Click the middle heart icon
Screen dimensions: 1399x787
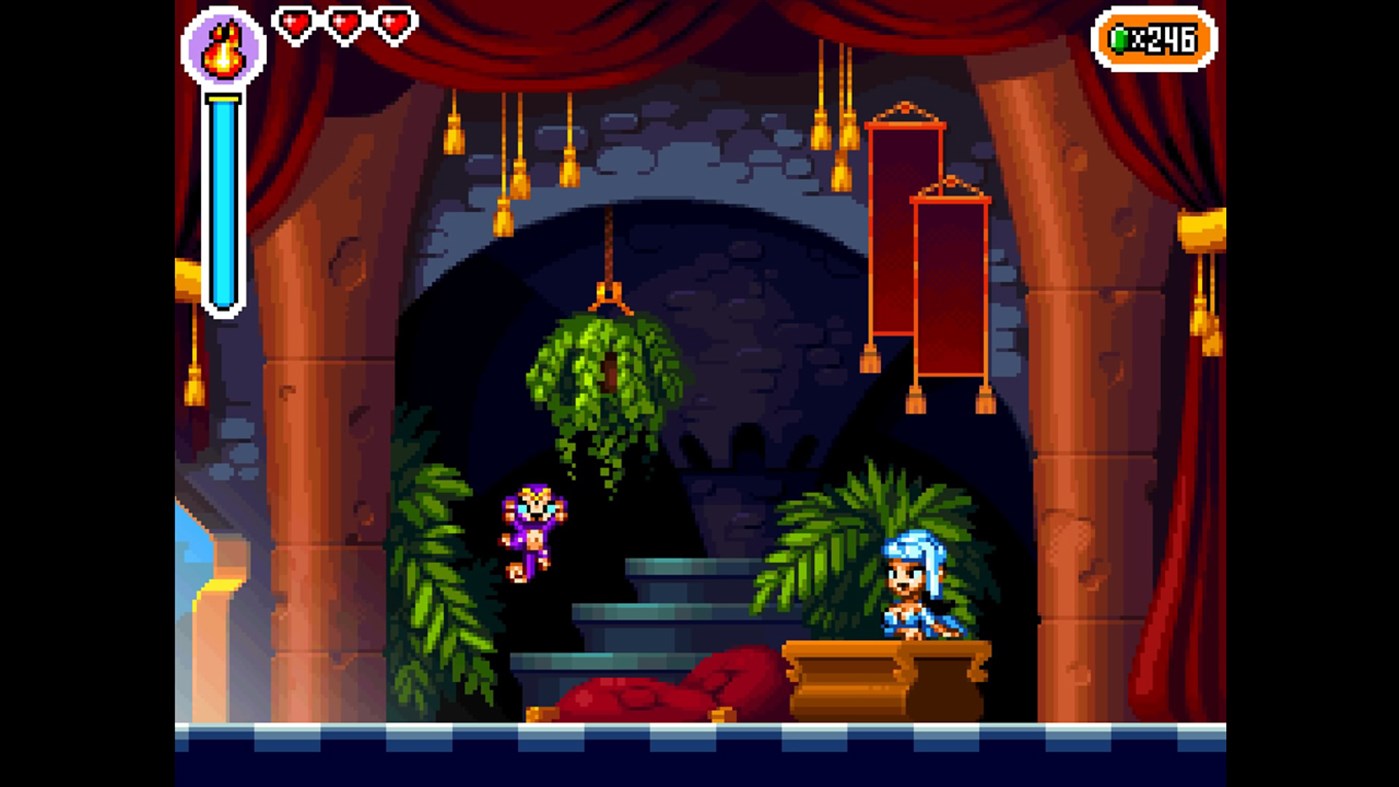tap(343, 22)
